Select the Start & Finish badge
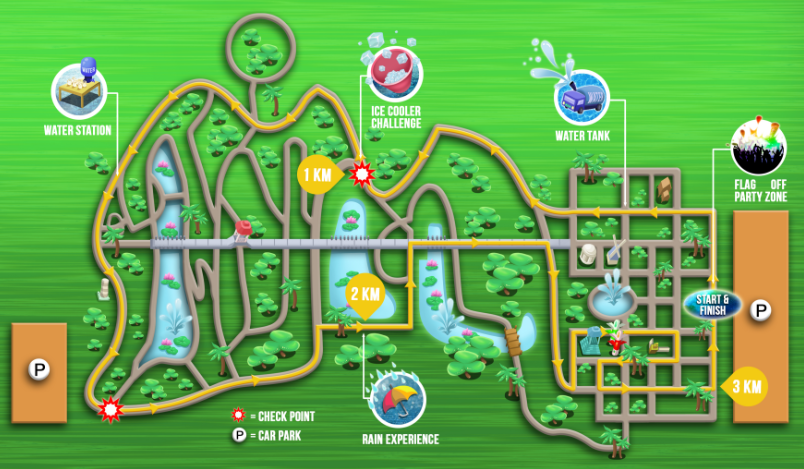Image resolution: width=804 pixels, height=469 pixels. [712, 303]
